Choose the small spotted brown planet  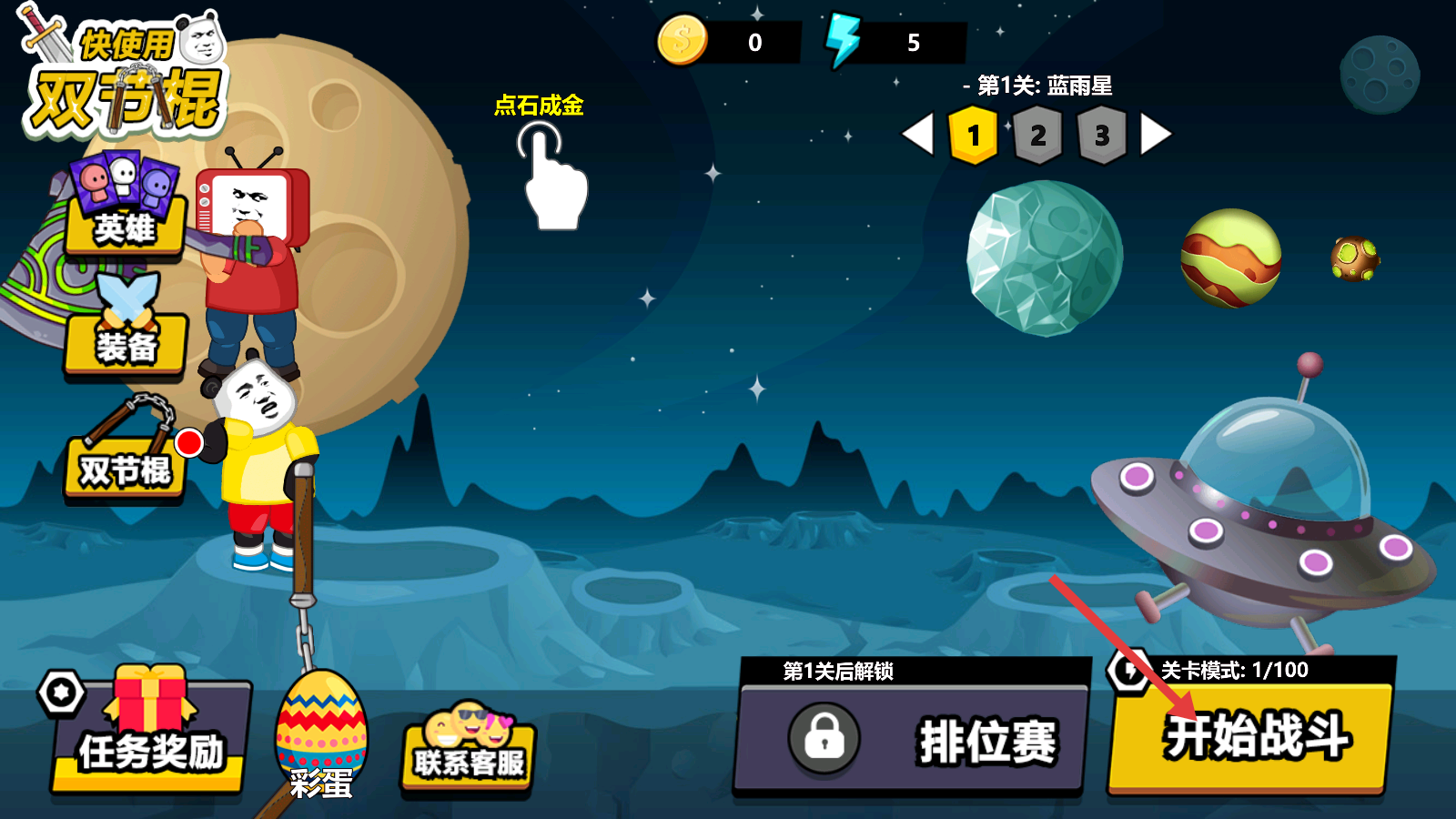coord(1354,258)
